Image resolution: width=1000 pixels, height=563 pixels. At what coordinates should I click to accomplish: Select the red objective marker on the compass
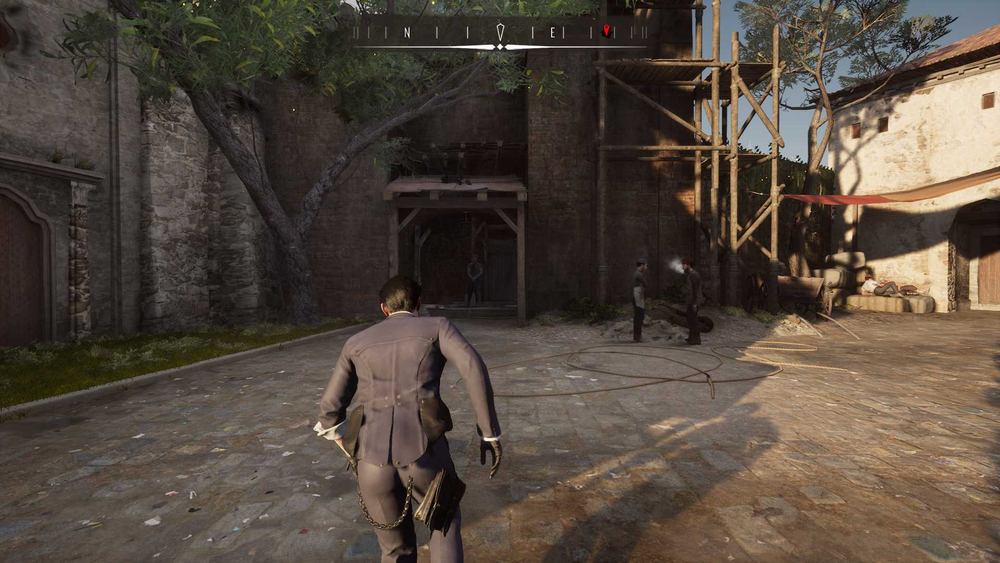tap(606, 30)
